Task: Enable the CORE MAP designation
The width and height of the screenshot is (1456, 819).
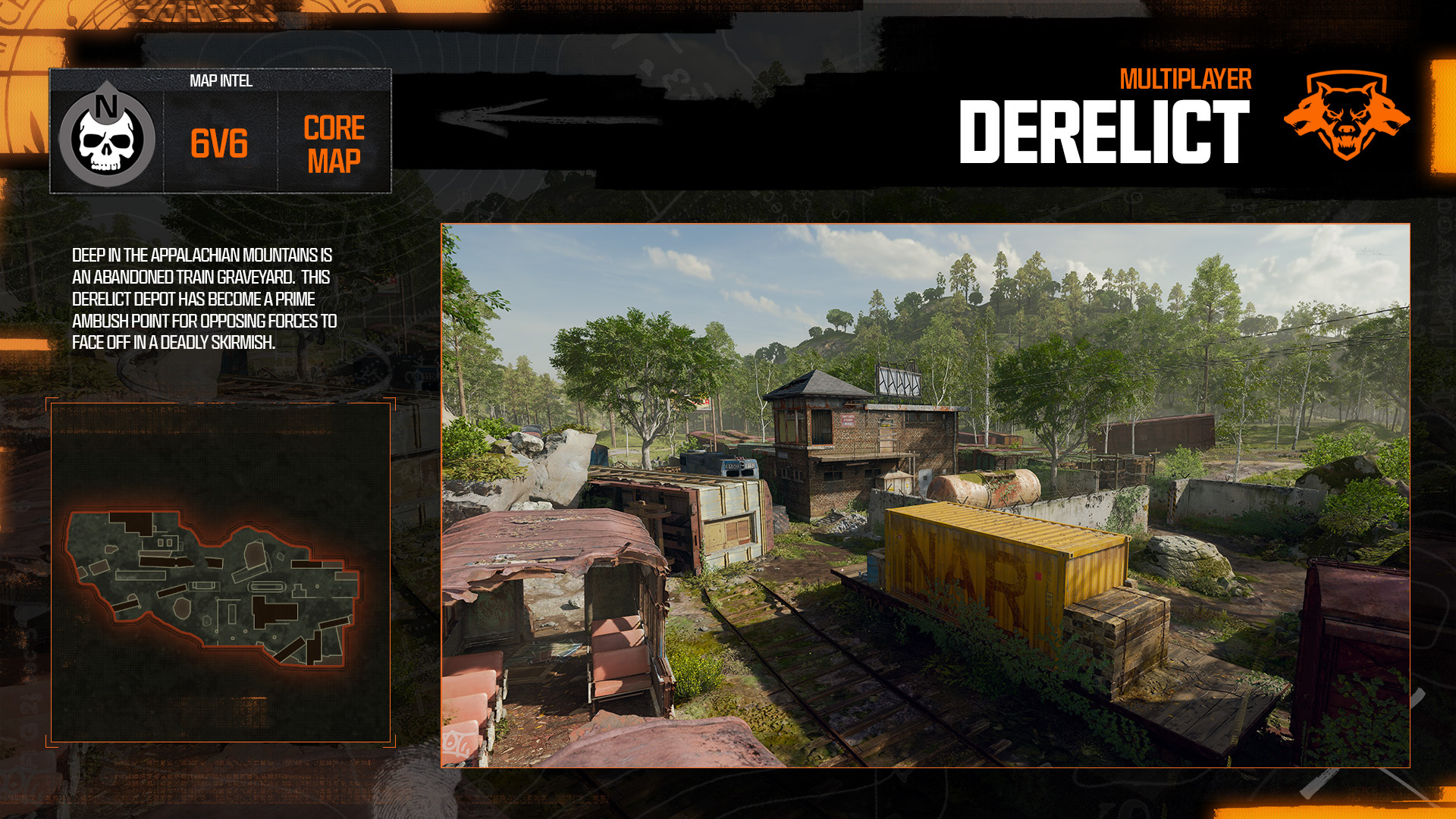Action: pos(334,144)
